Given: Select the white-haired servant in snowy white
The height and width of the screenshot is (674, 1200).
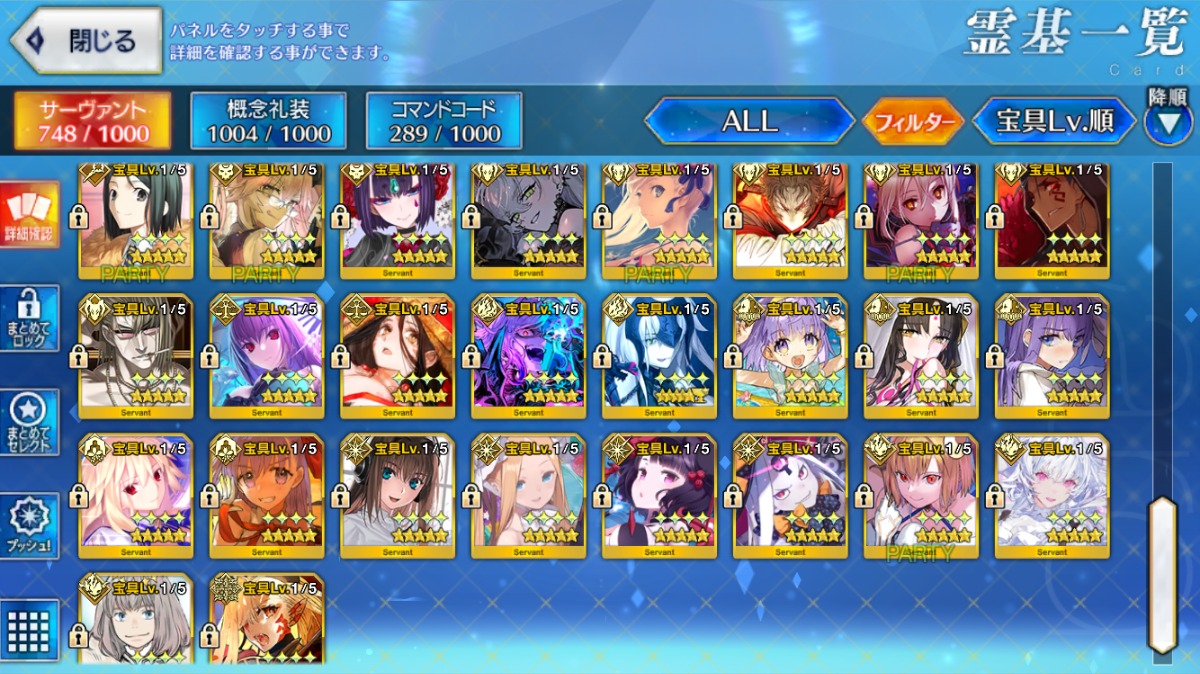Looking at the screenshot, I should 1052,495.
